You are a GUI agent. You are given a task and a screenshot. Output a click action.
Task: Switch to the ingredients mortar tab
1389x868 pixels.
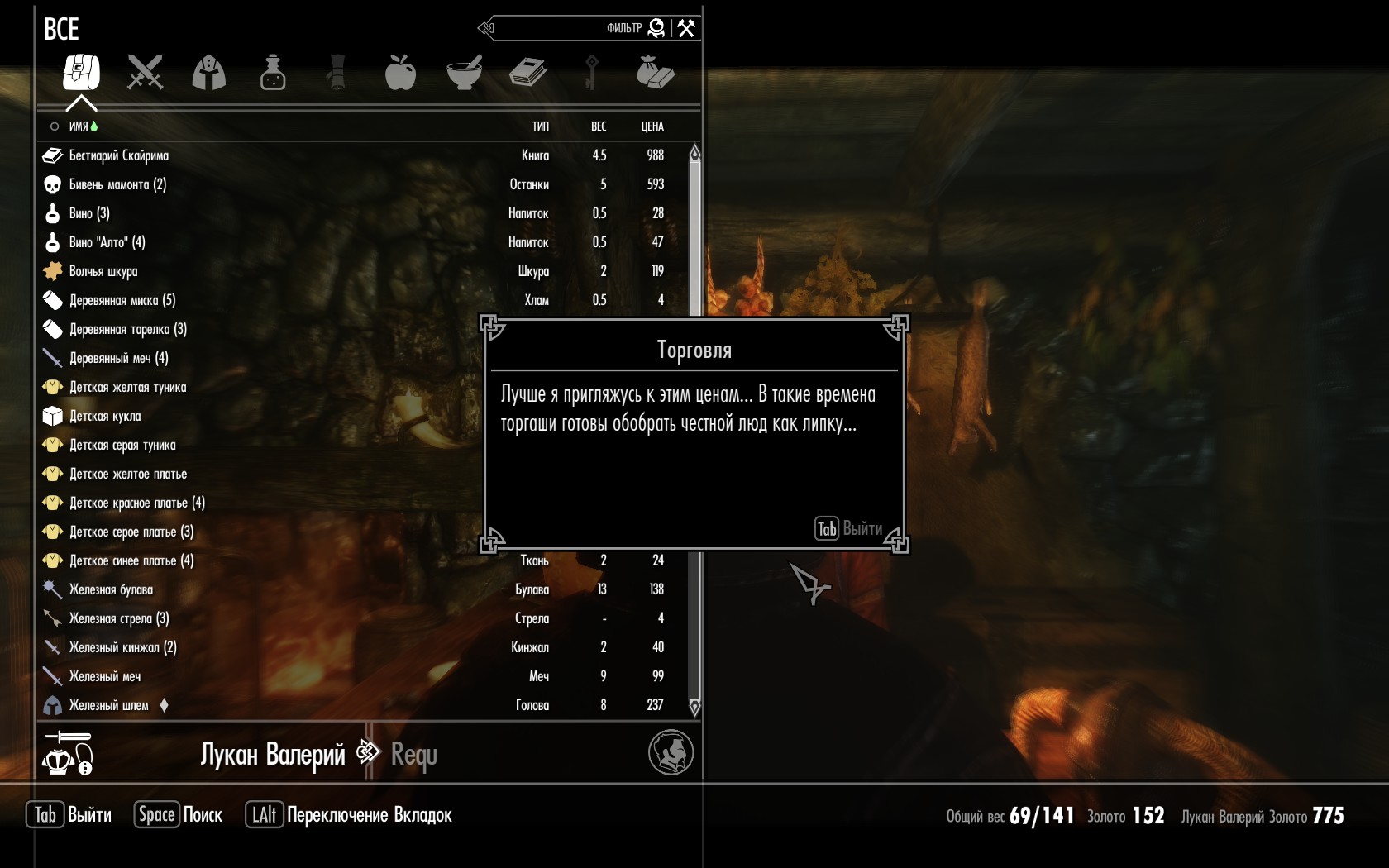[464, 73]
